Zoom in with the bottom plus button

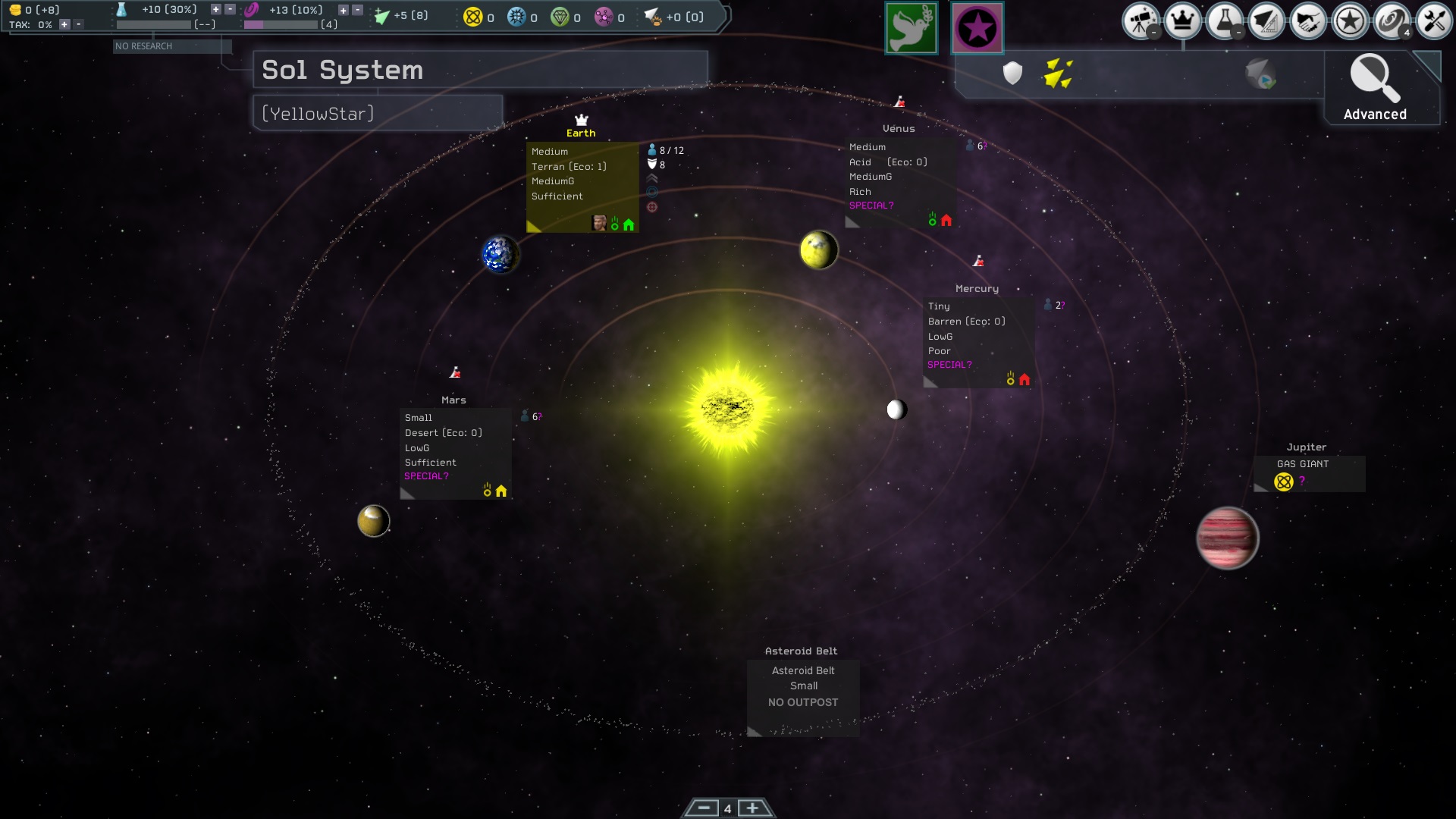[752, 808]
